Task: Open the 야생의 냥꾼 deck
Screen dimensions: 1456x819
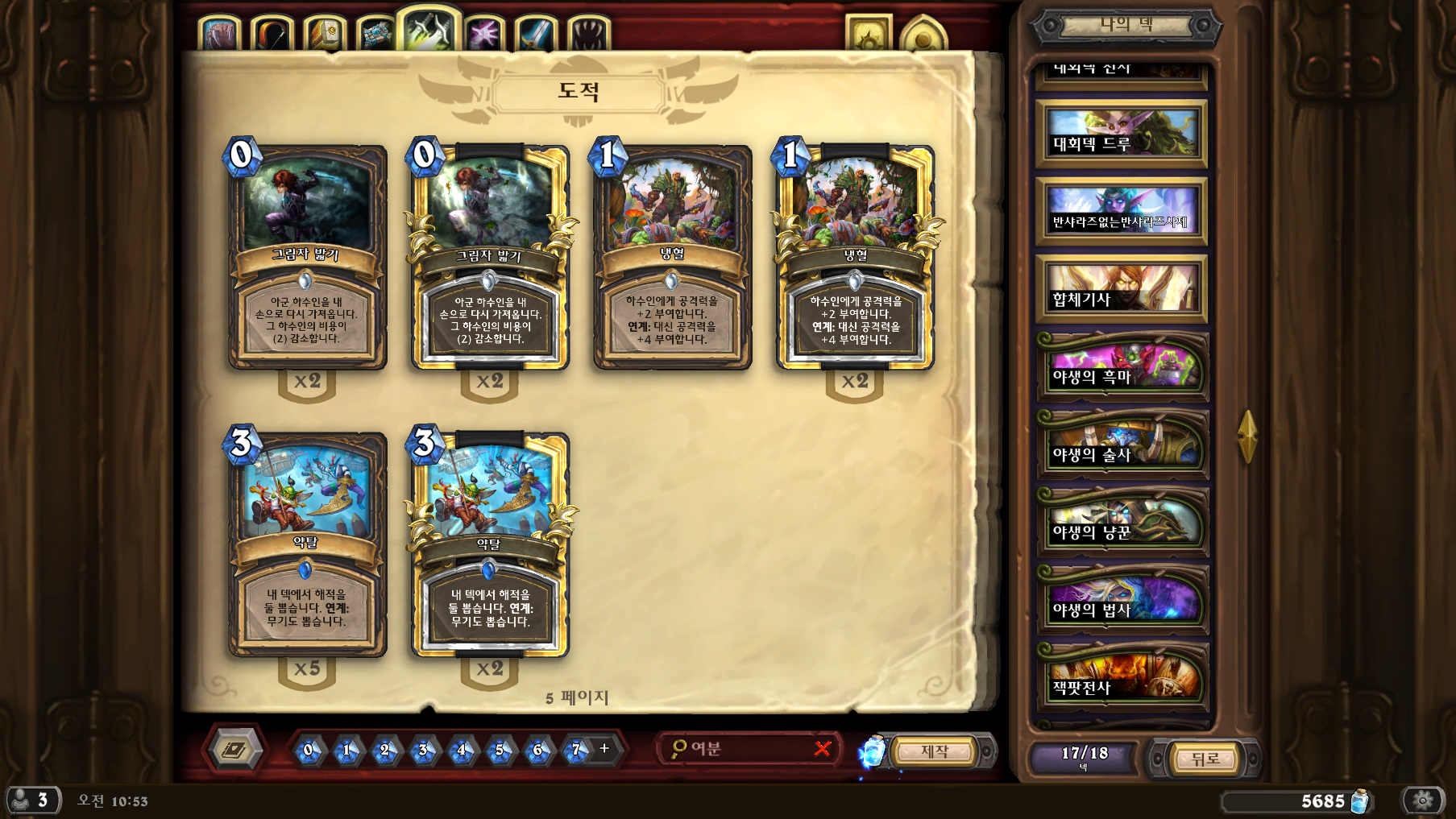Action: (1122, 523)
